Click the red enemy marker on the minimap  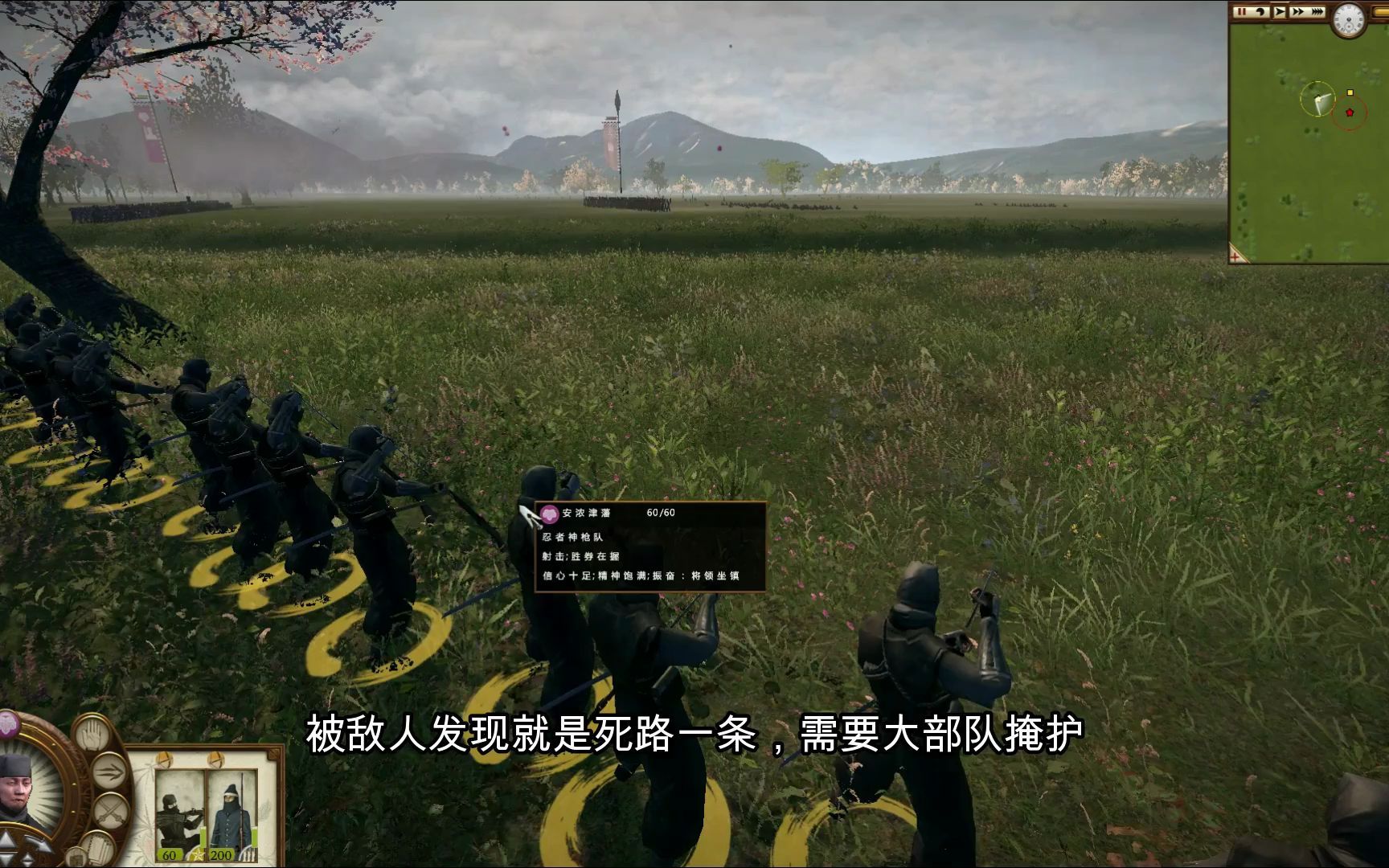(x=1350, y=113)
